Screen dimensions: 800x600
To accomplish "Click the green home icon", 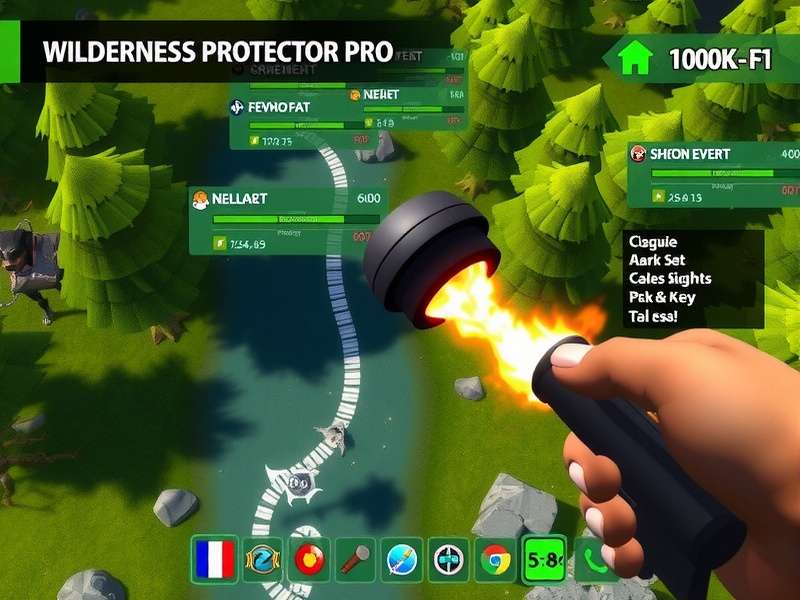I will pyautogui.click(x=634, y=60).
